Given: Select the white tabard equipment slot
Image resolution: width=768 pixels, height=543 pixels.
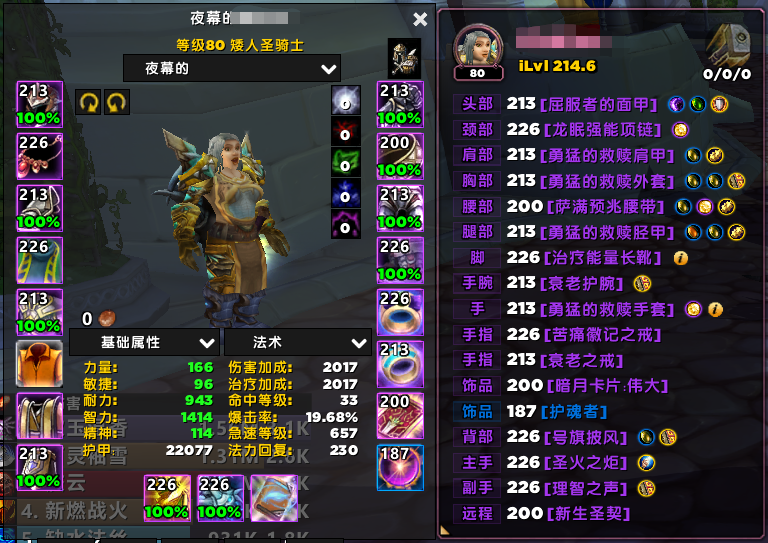Looking at the screenshot, I should click(39, 416).
